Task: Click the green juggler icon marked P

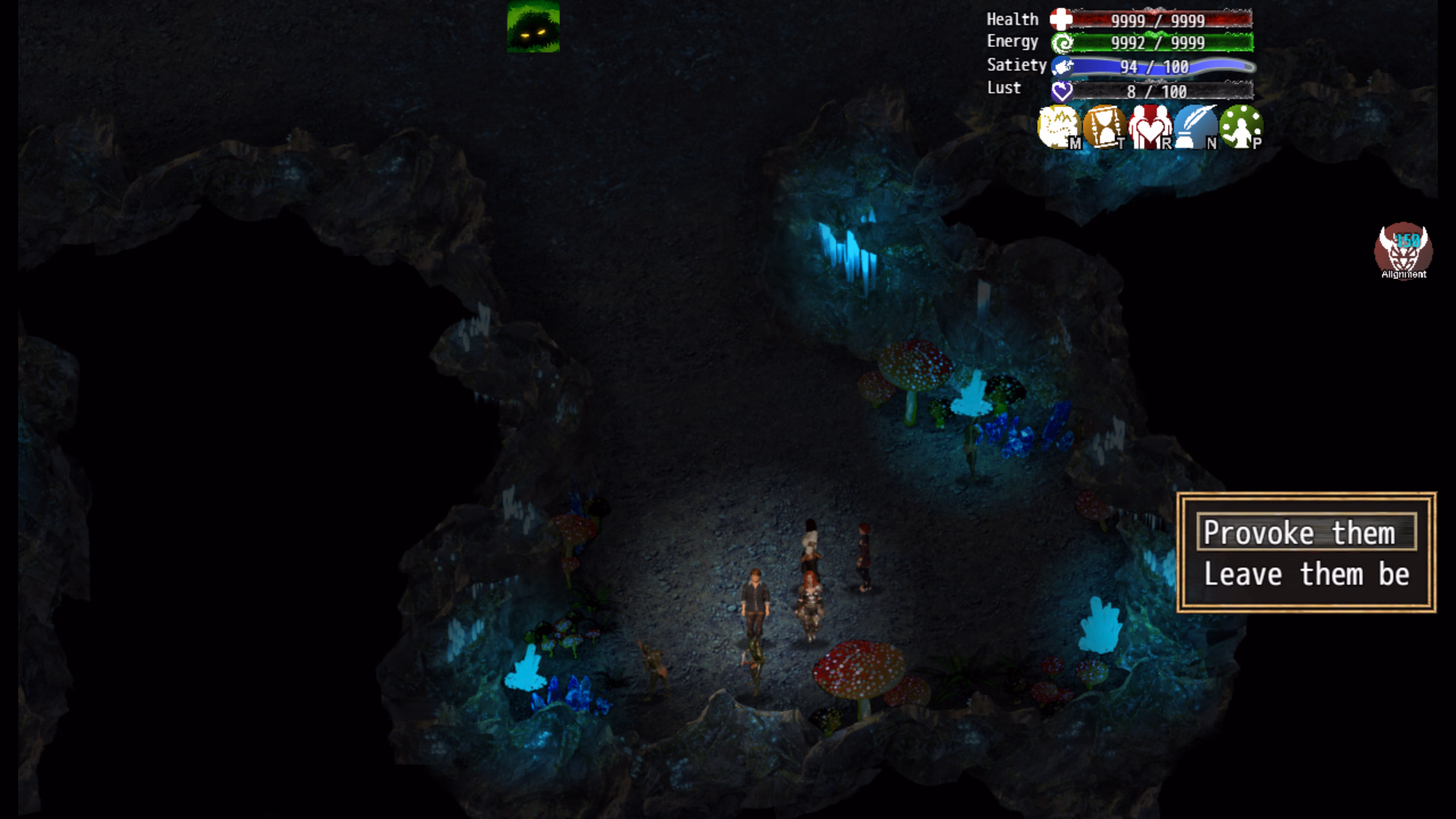Action: [1241, 127]
